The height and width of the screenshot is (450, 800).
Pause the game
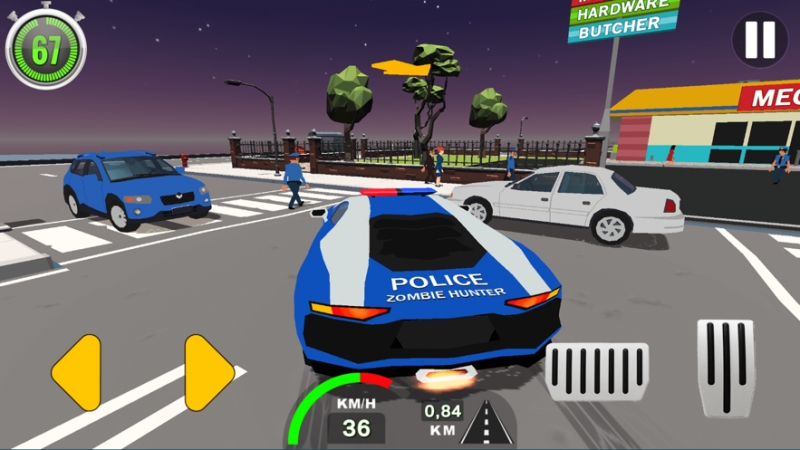pyautogui.click(x=760, y=40)
